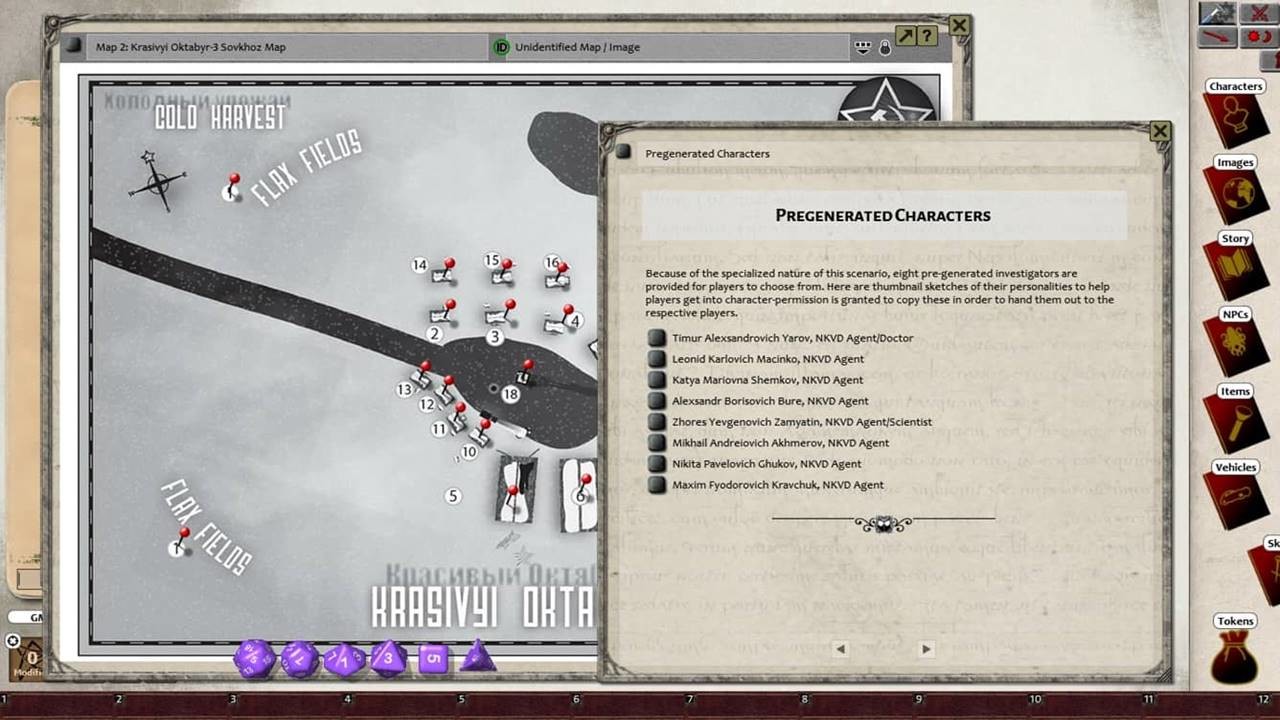This screenshot has width=1280, height=720.
Task: Roll the purple d20 die
Action: 252,660
